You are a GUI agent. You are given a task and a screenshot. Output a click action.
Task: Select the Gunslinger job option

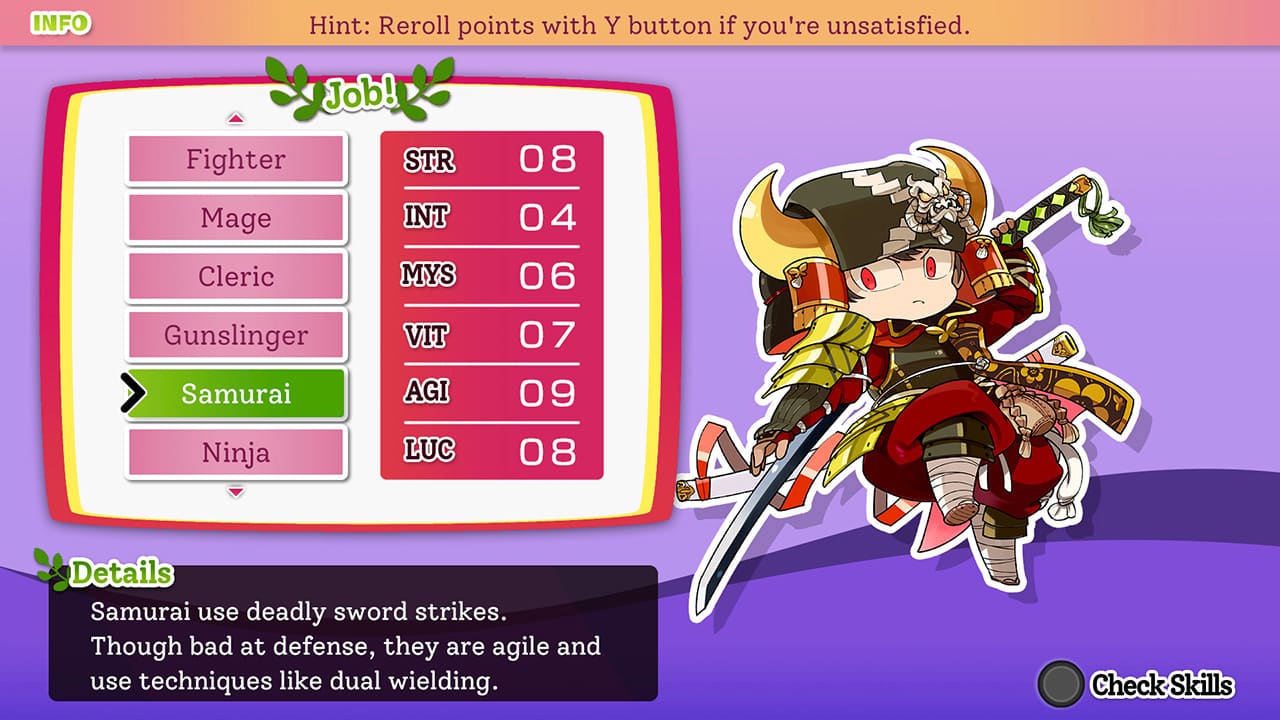point(235,334)
